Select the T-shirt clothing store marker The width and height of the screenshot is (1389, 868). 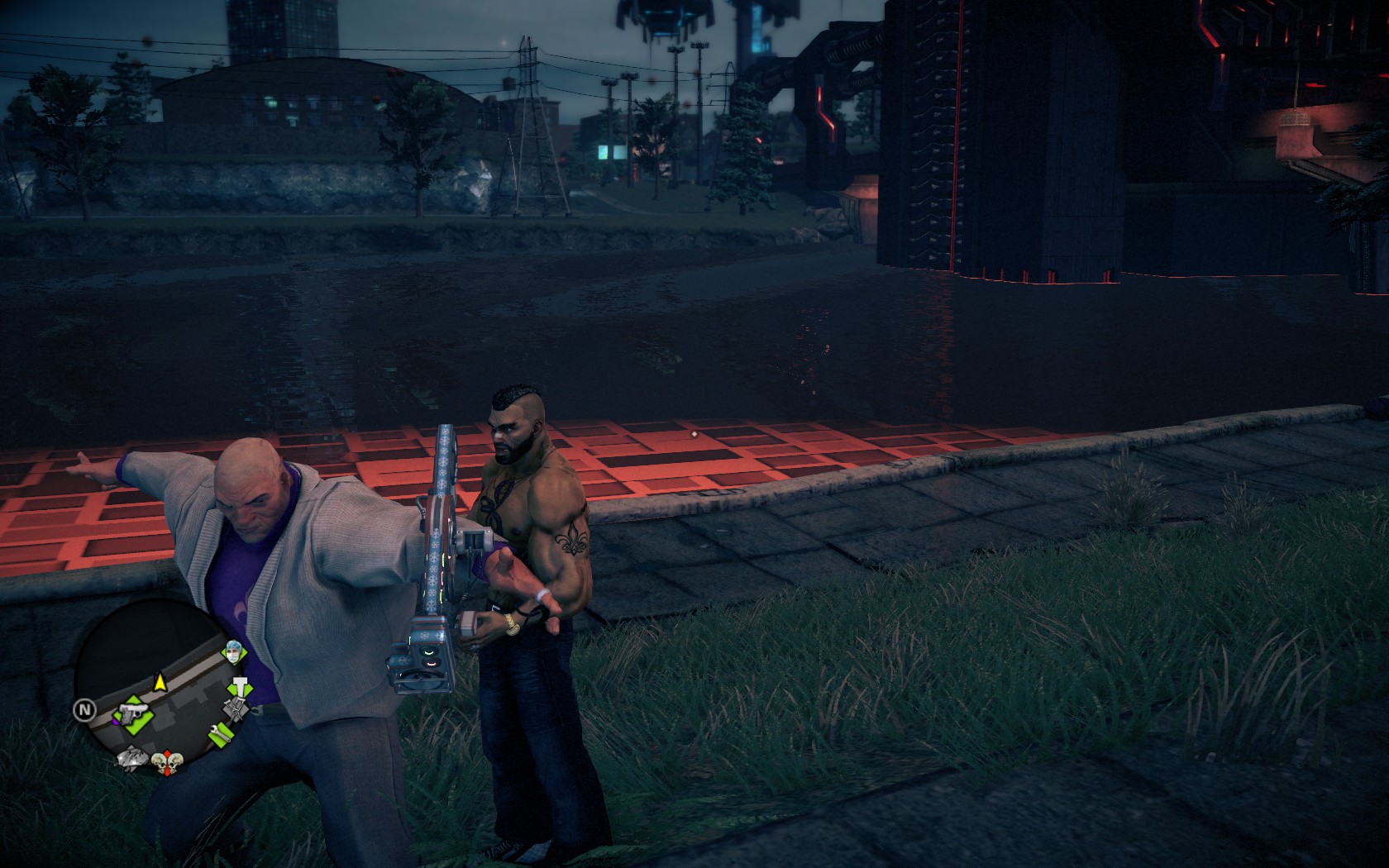[x=241, y=688]
